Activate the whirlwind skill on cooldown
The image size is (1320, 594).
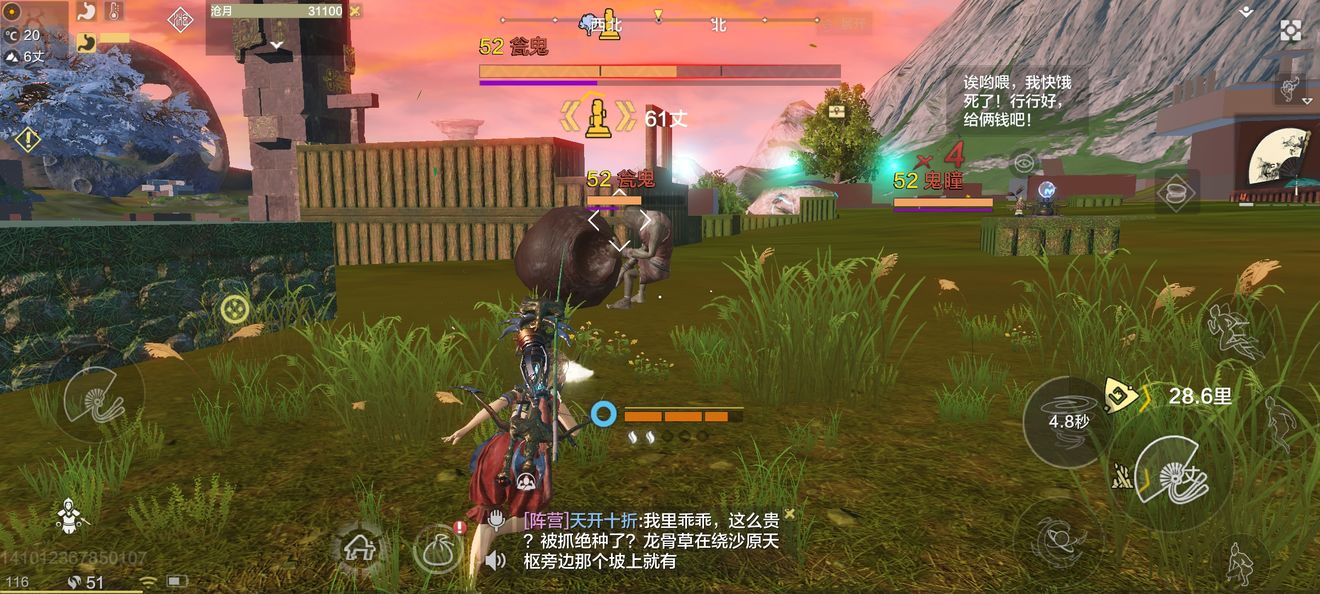click(x=1068, y=421)
